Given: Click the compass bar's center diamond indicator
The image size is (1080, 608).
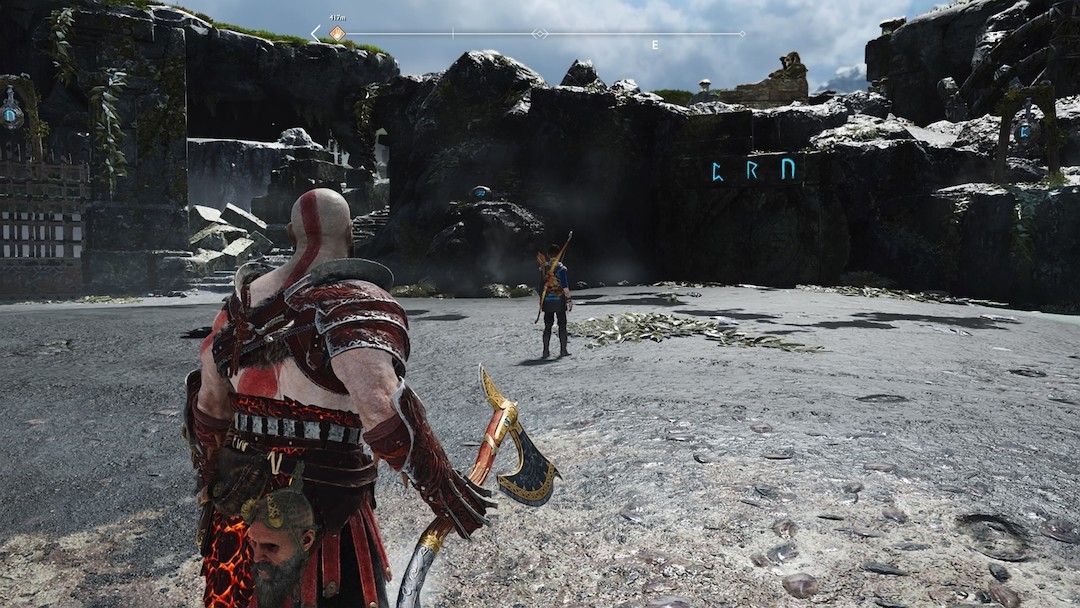Looking at the screenshot, I should tap(540, 34).
